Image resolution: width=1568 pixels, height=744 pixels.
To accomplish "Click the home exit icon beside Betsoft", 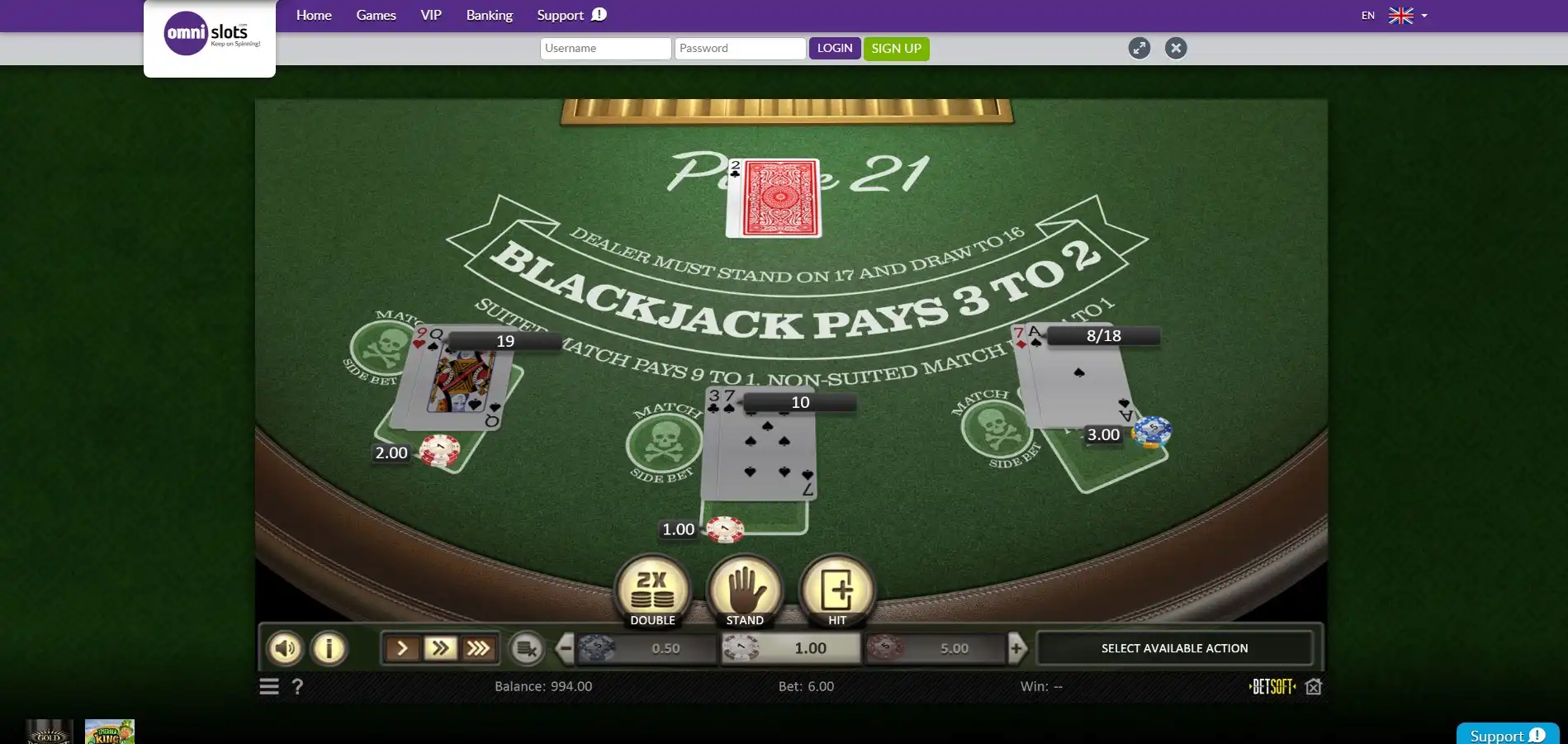I will (1314, 686).
